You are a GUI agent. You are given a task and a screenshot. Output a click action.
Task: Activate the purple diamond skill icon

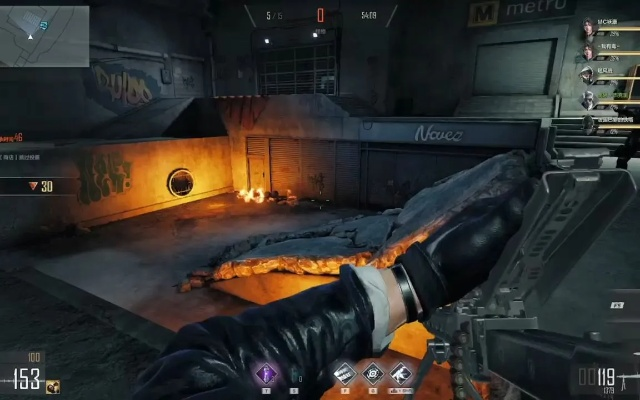pos(266,374)
